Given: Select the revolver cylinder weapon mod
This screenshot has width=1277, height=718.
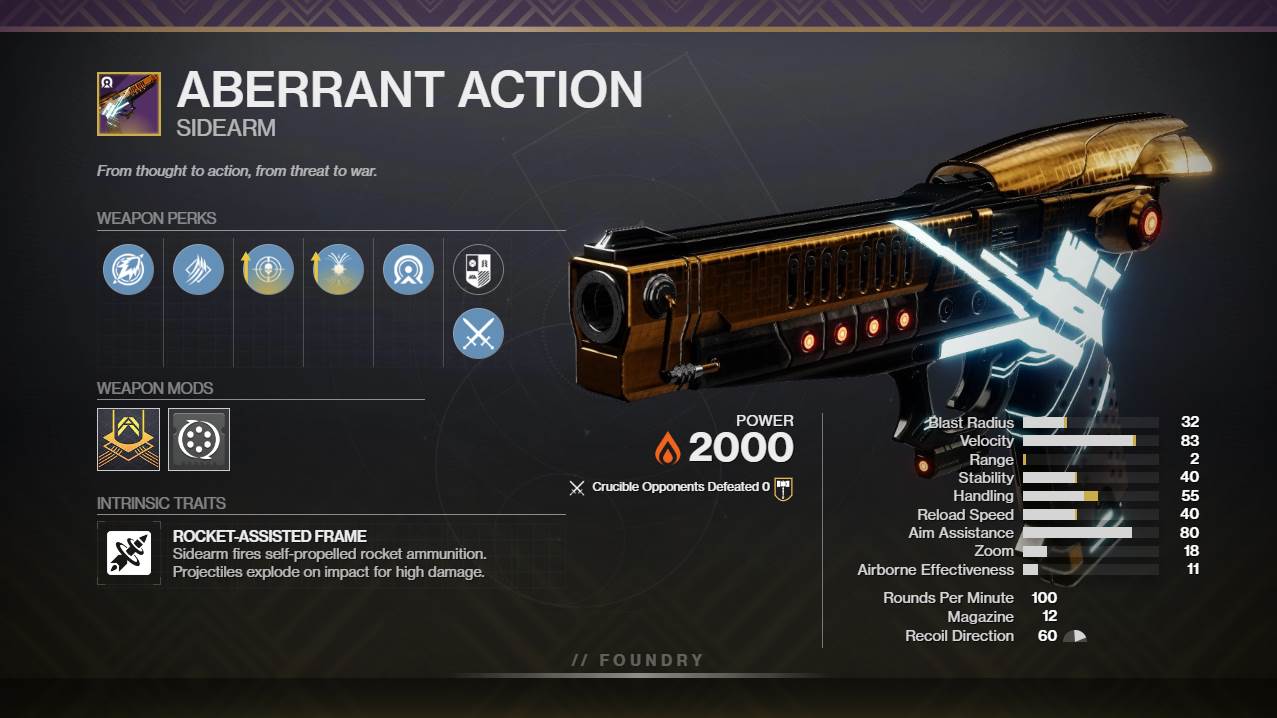Looking at the screenshot, I should tap(199, 439).
